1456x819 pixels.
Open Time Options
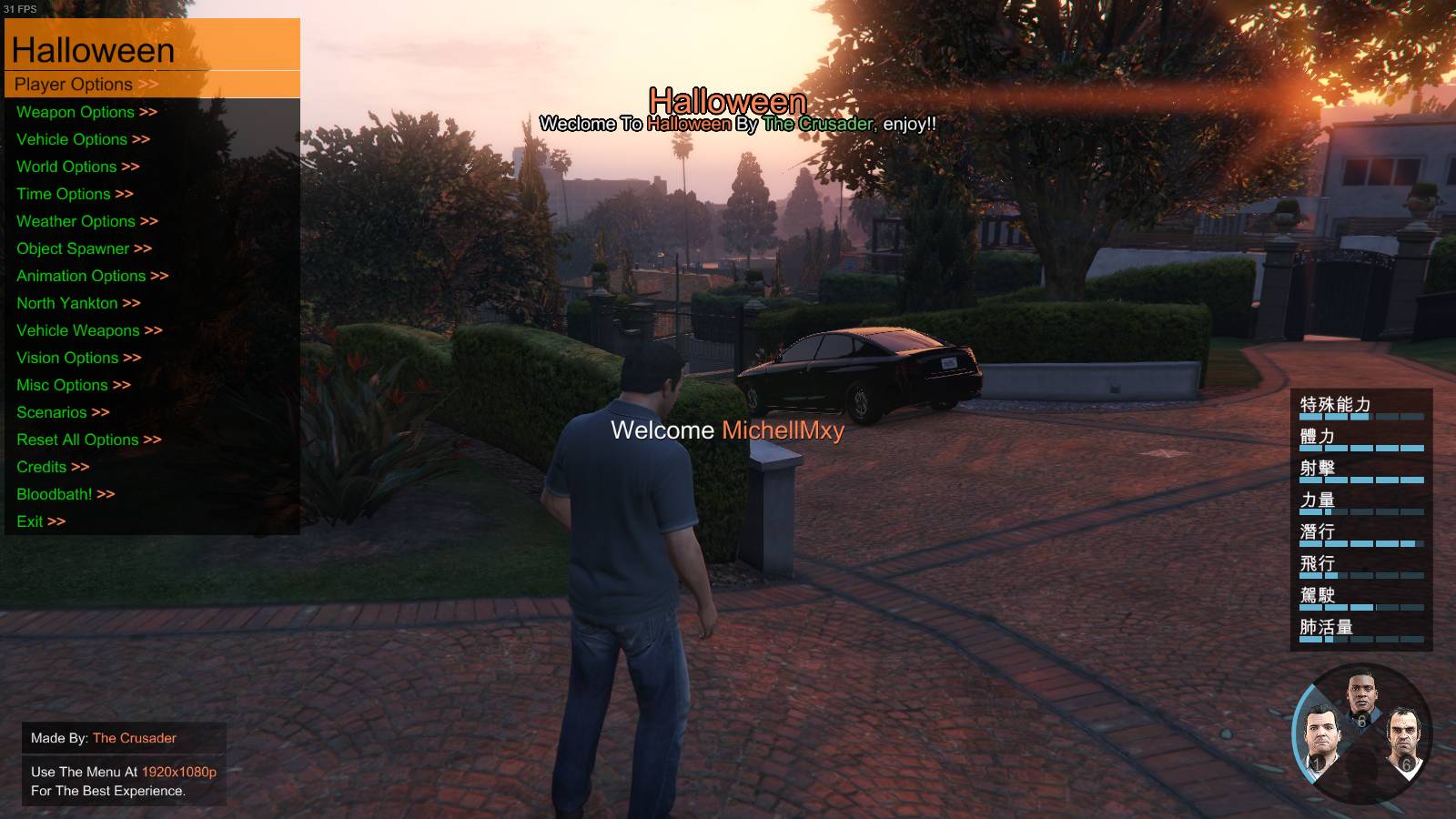pos(75,194)
